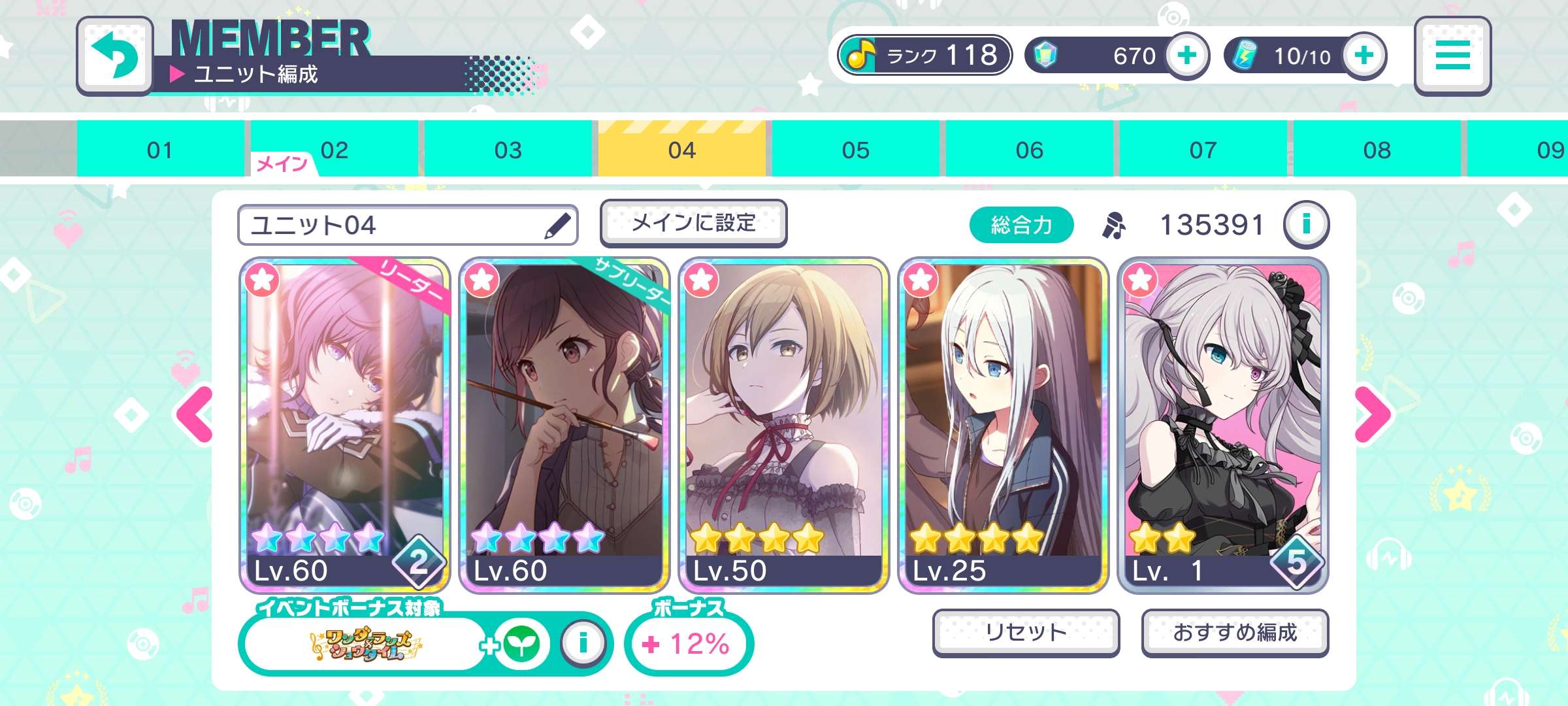This screenshot has width=1568, height=706.
Task: Set this unit as main with メインに設定
Action: click(x=693, y=224)
